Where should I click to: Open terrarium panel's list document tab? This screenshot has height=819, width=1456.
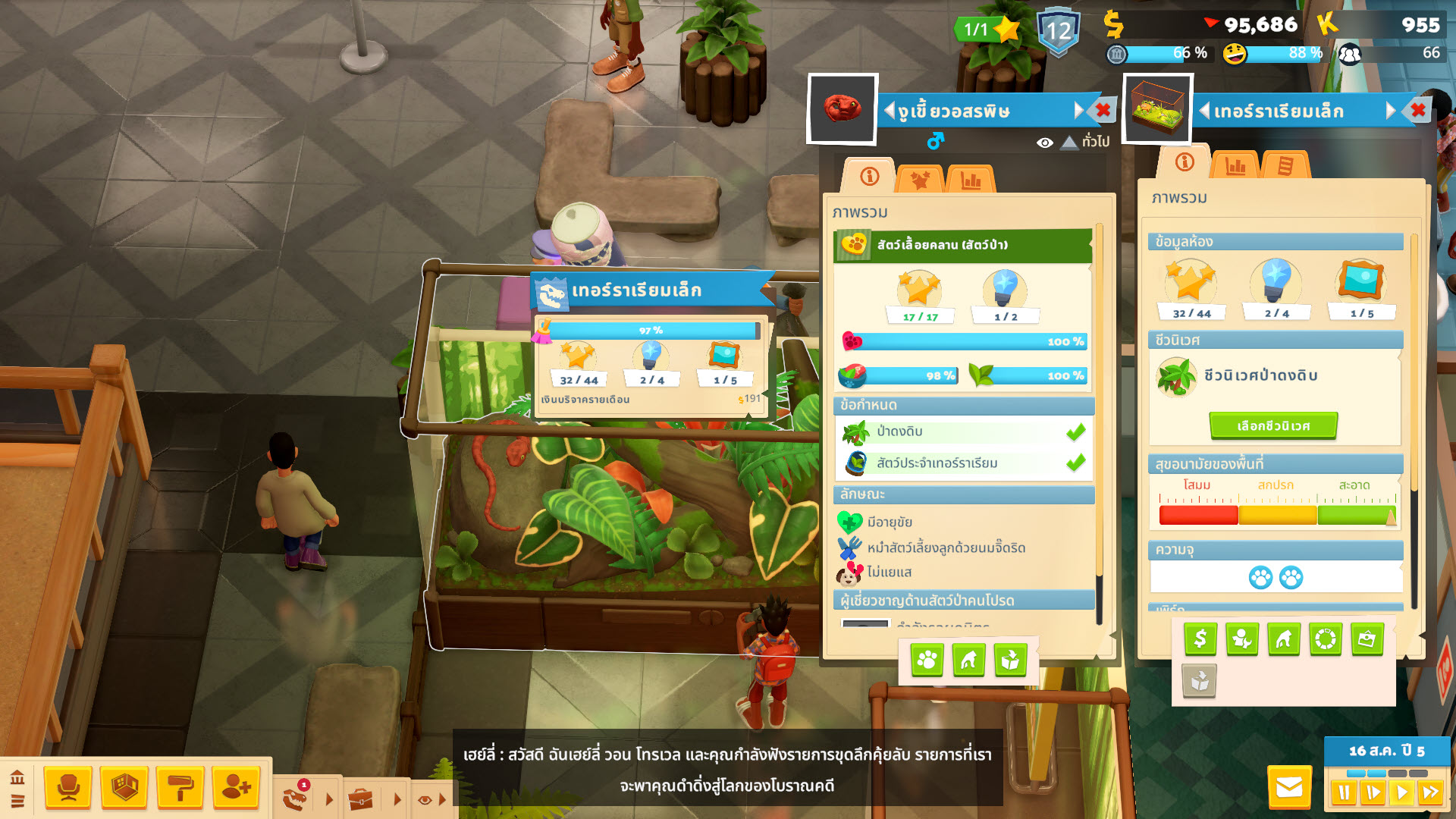coord(1285,165)
